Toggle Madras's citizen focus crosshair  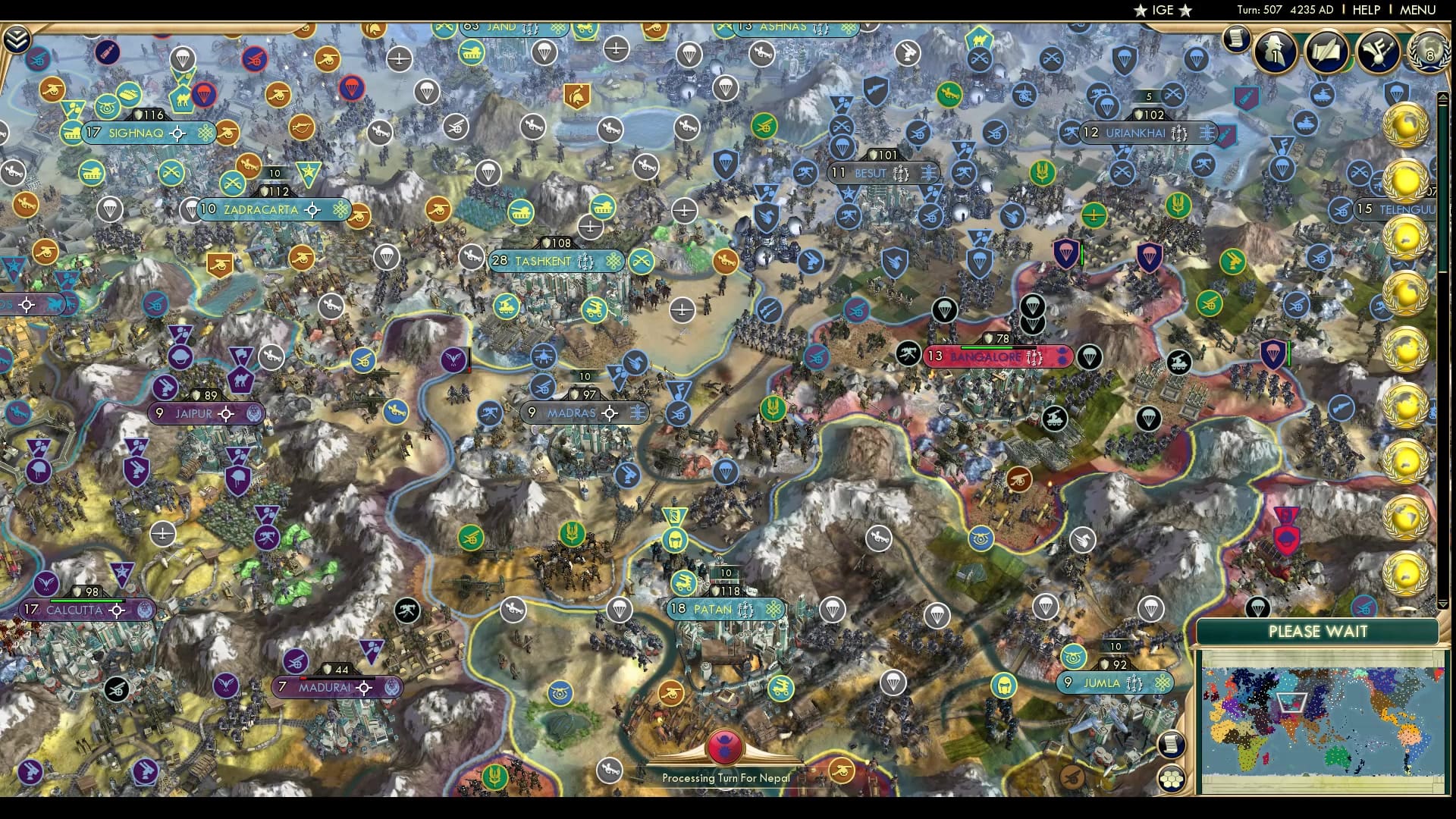pyautogui.click(x=610, y=413)
